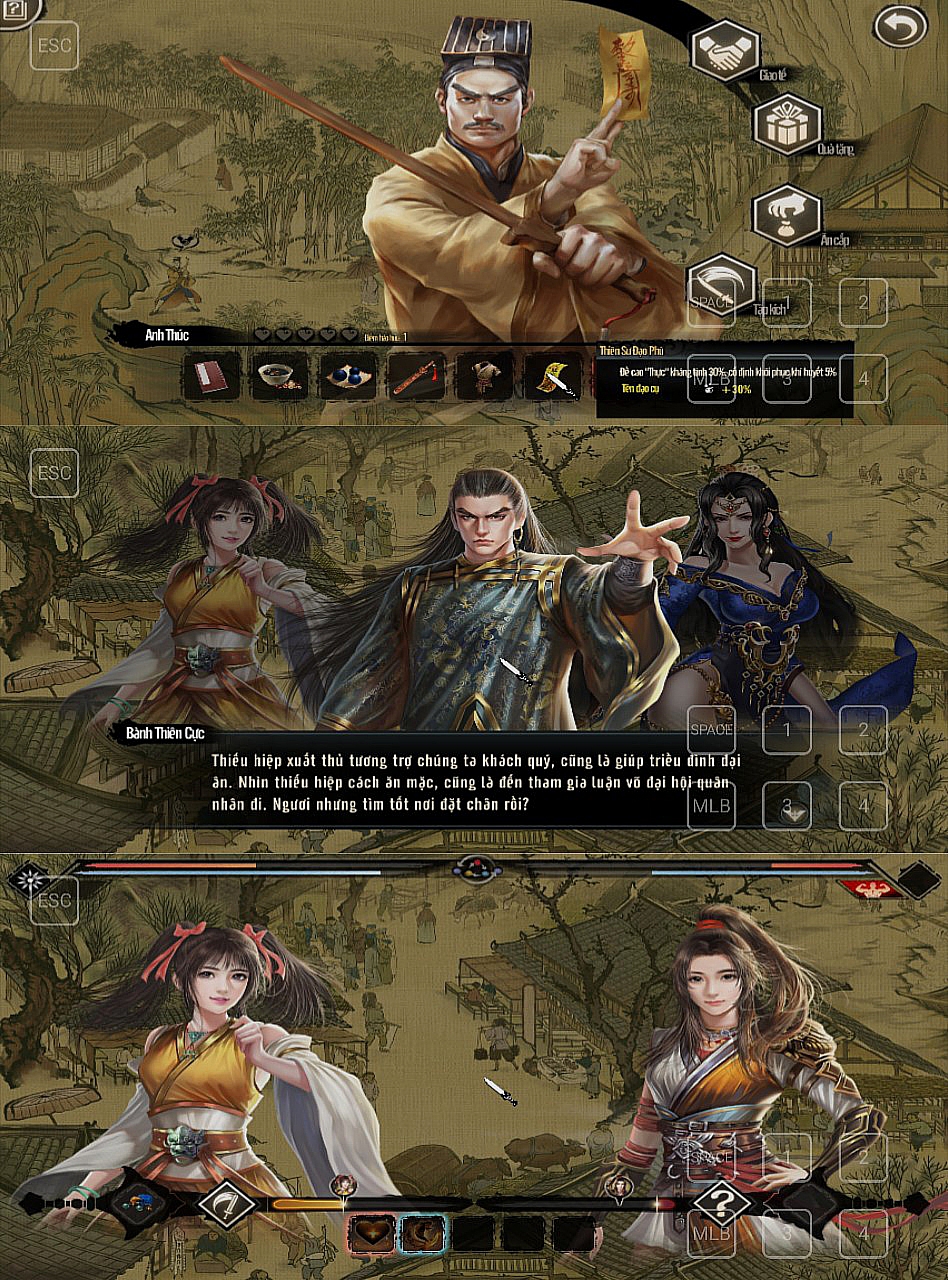
Task: Select the red book item slot
Action: pyautogui.click(x=212, y=377)
